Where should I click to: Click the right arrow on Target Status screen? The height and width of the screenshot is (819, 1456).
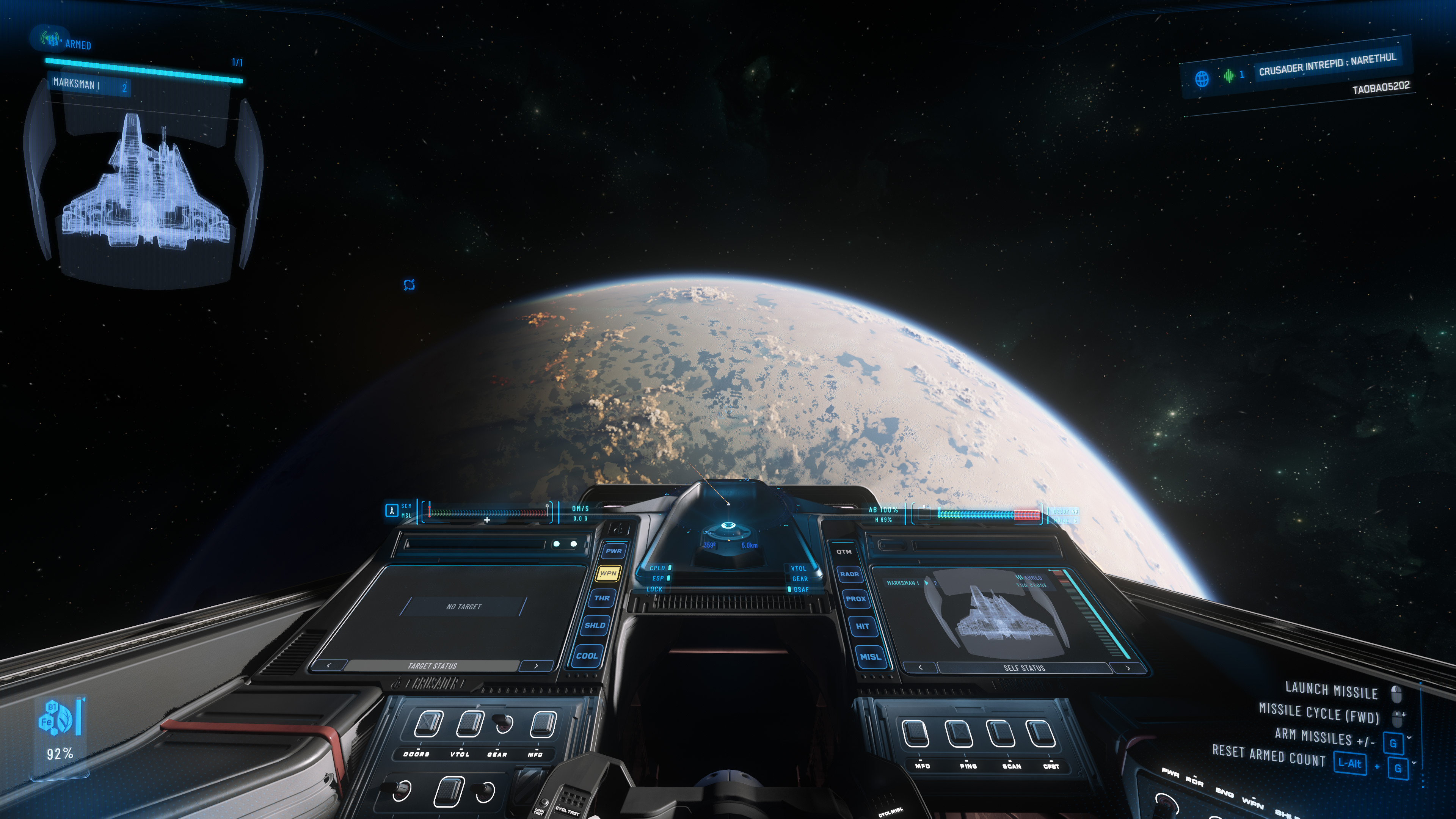coord(536,666)
